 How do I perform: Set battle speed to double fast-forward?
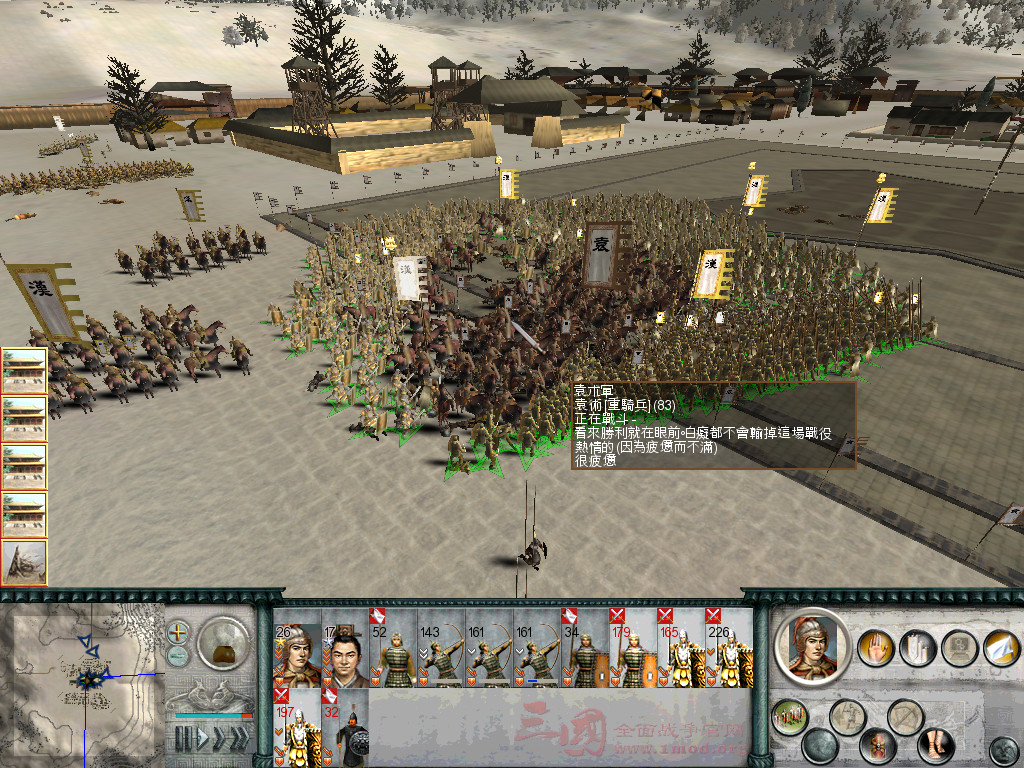coord(218,739)
